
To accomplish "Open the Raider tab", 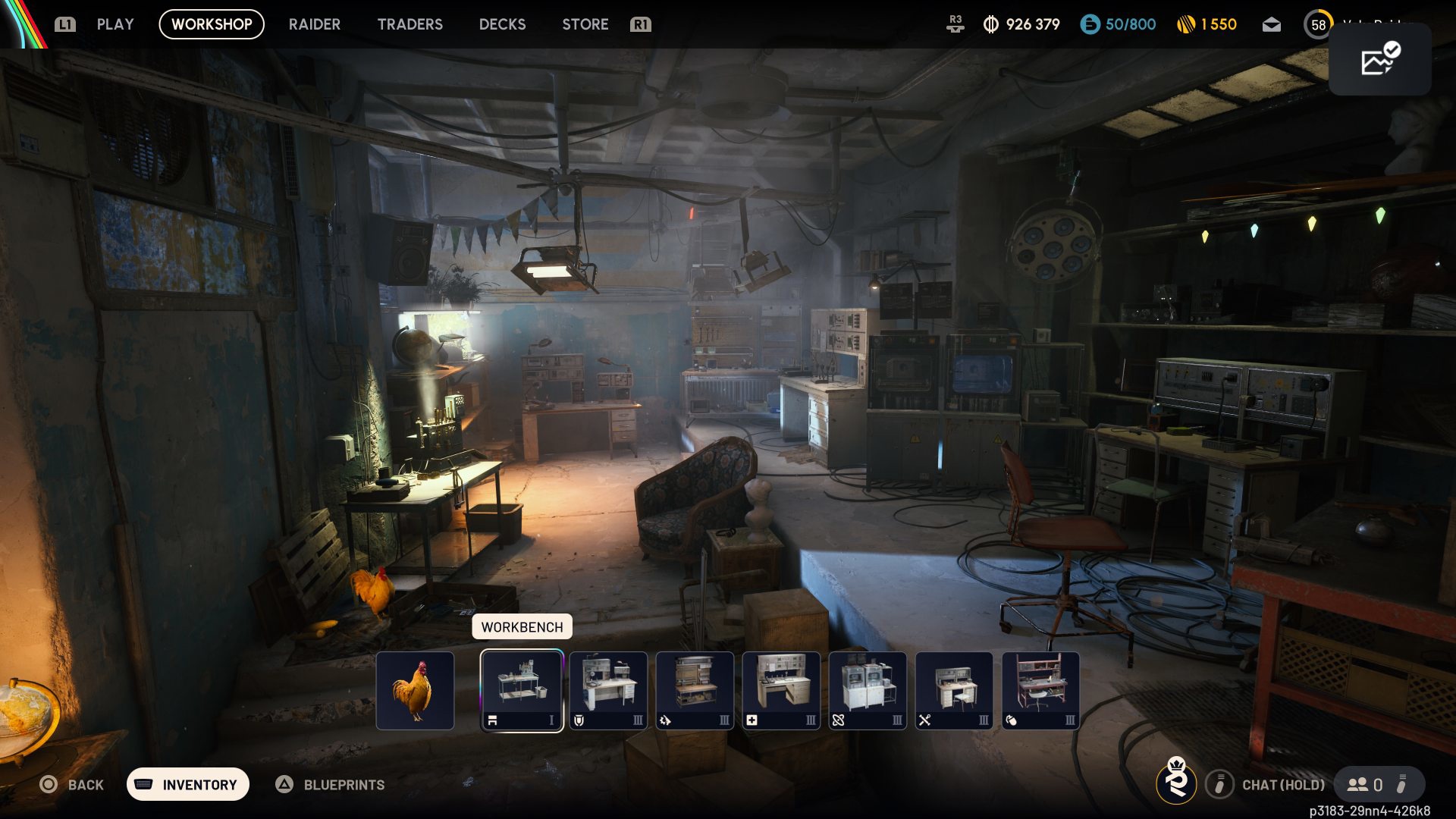I will pyautogui.click(x=314, y=24).
